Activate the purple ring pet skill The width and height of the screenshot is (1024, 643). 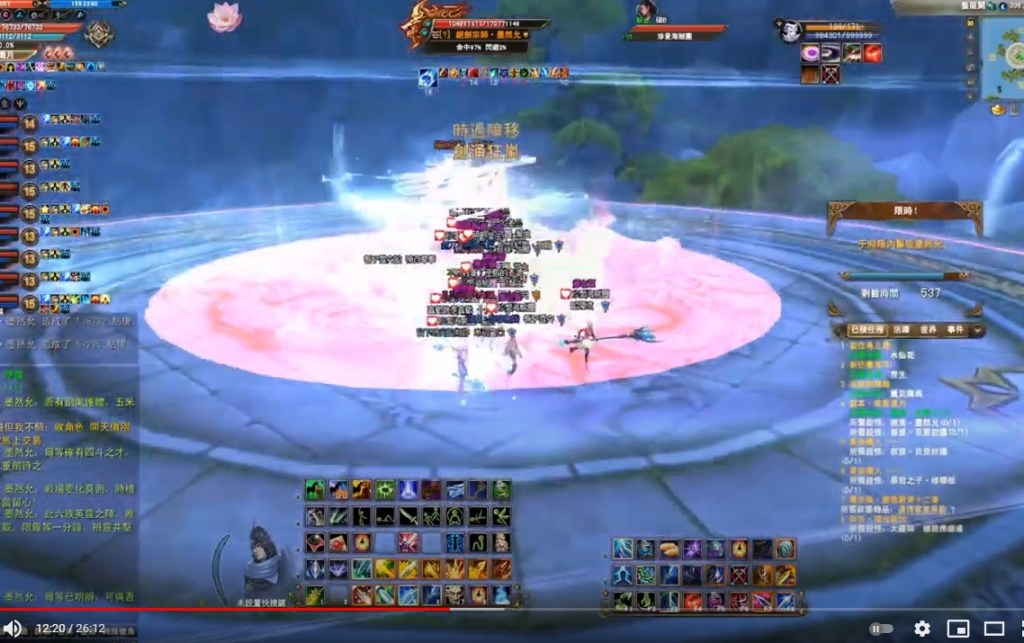click(x=810, y=53)
